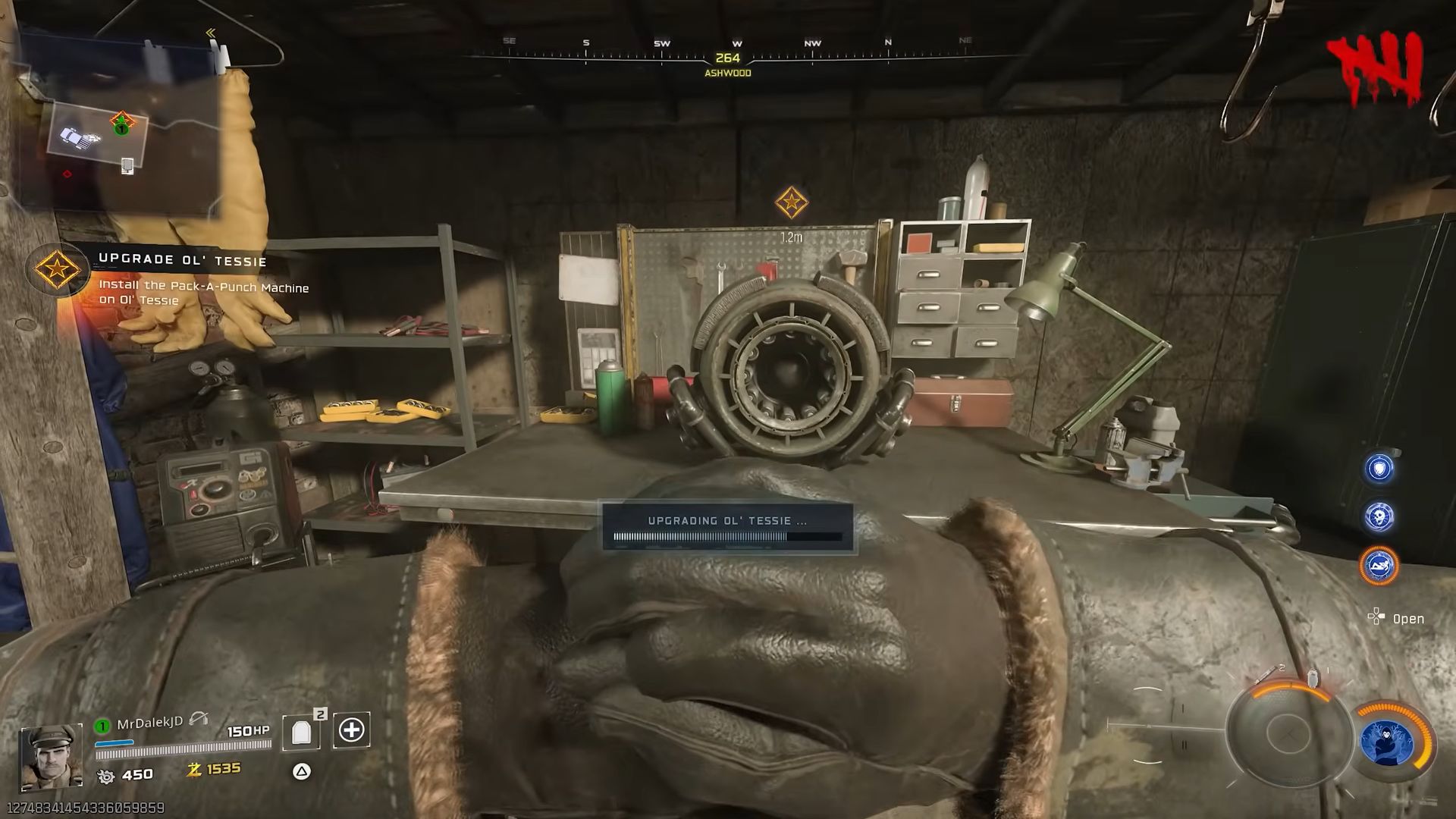This screenshot has width=1456, height=819.
Task: Click the muted headset icon beside MrDalekJD
Action: (x=199, y=719)
